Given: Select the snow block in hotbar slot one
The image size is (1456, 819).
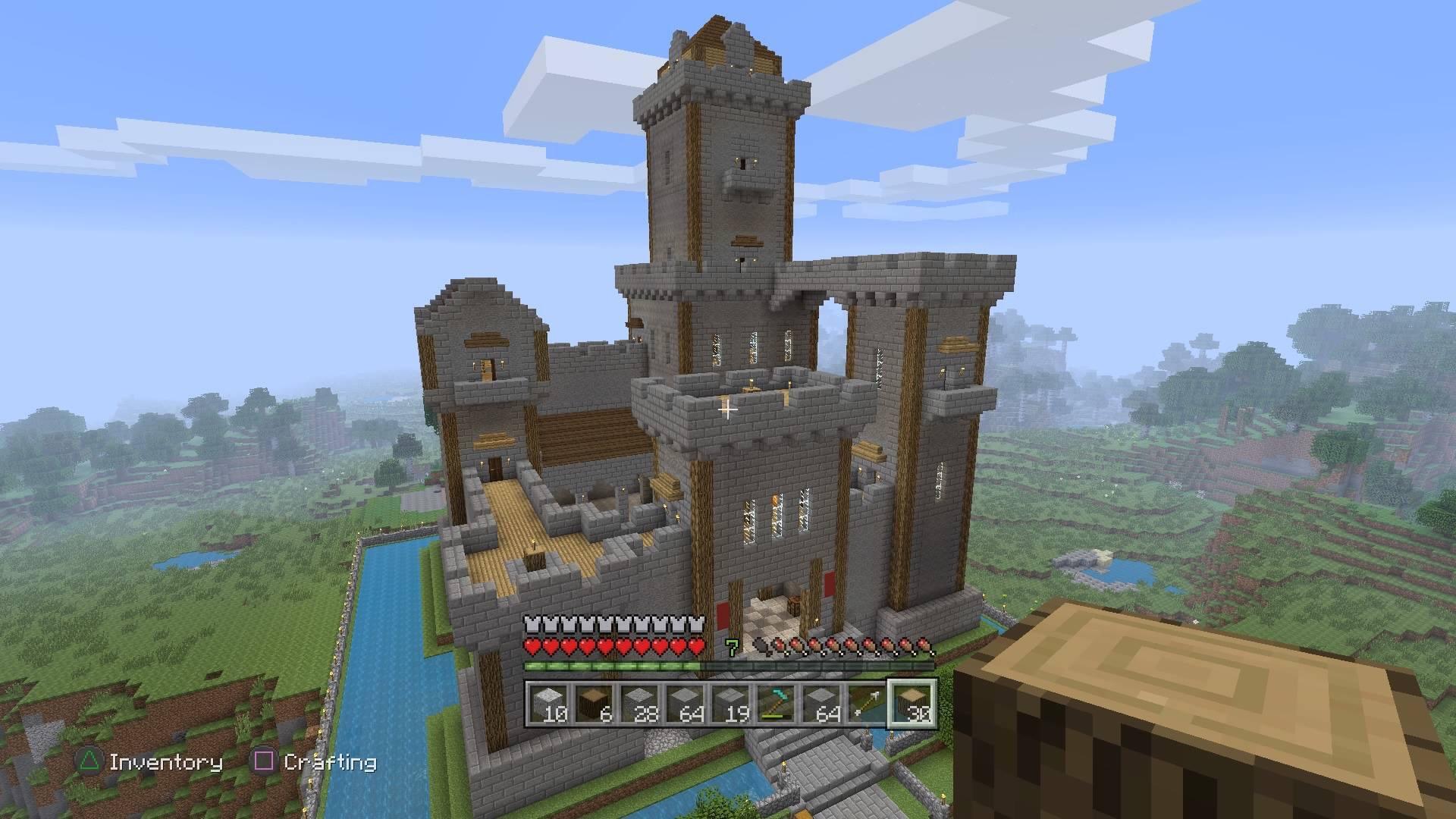Looking at the screenshot, I should pos(548,704).
